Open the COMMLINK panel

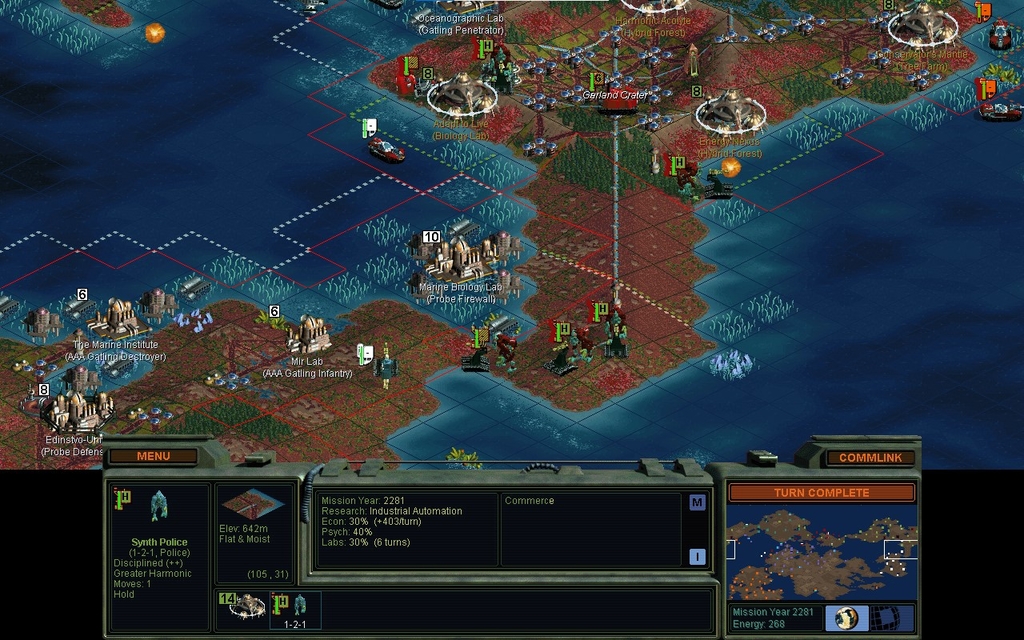tap(869, 457)
